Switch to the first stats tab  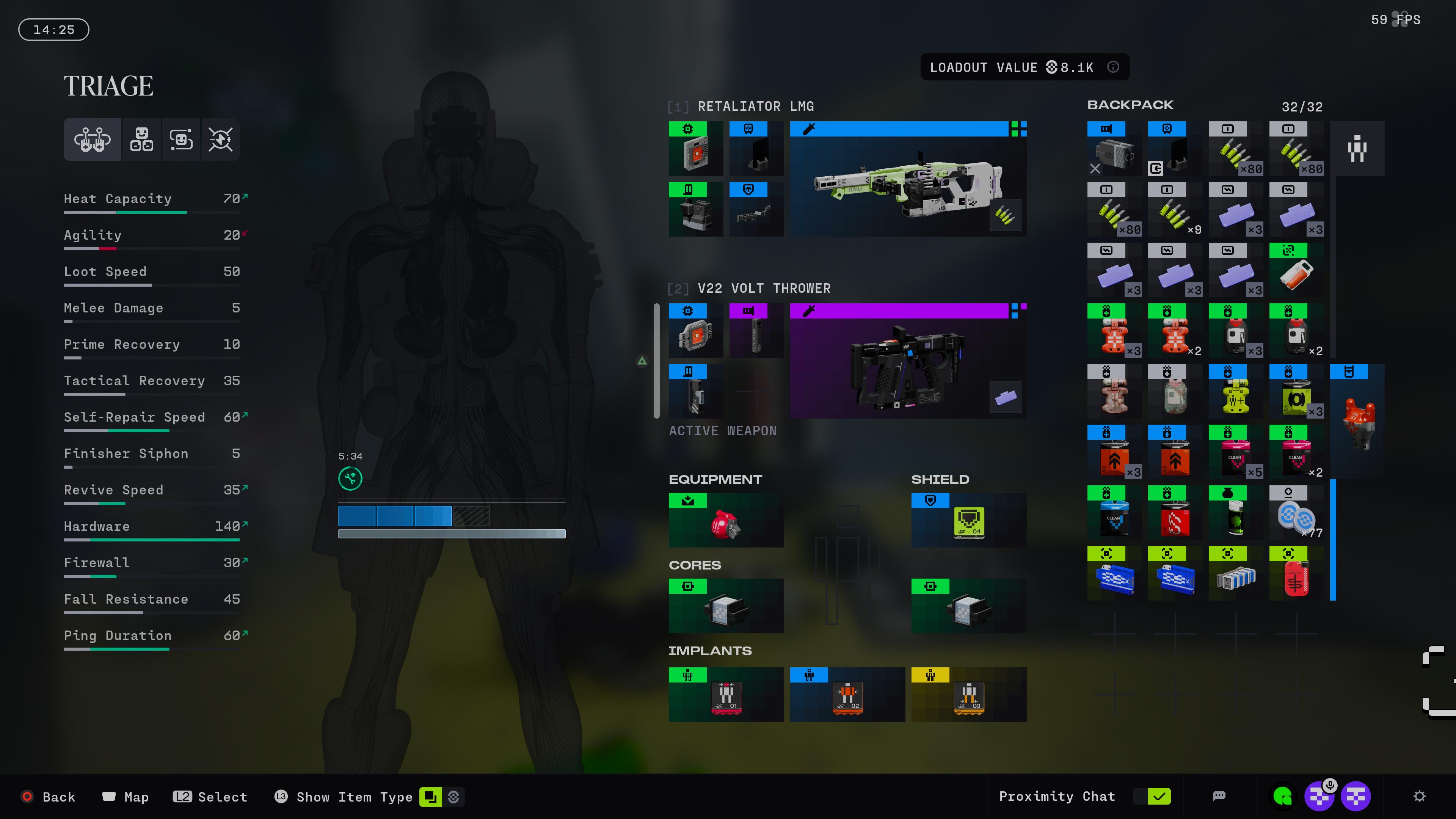click(x=92, y=139)
